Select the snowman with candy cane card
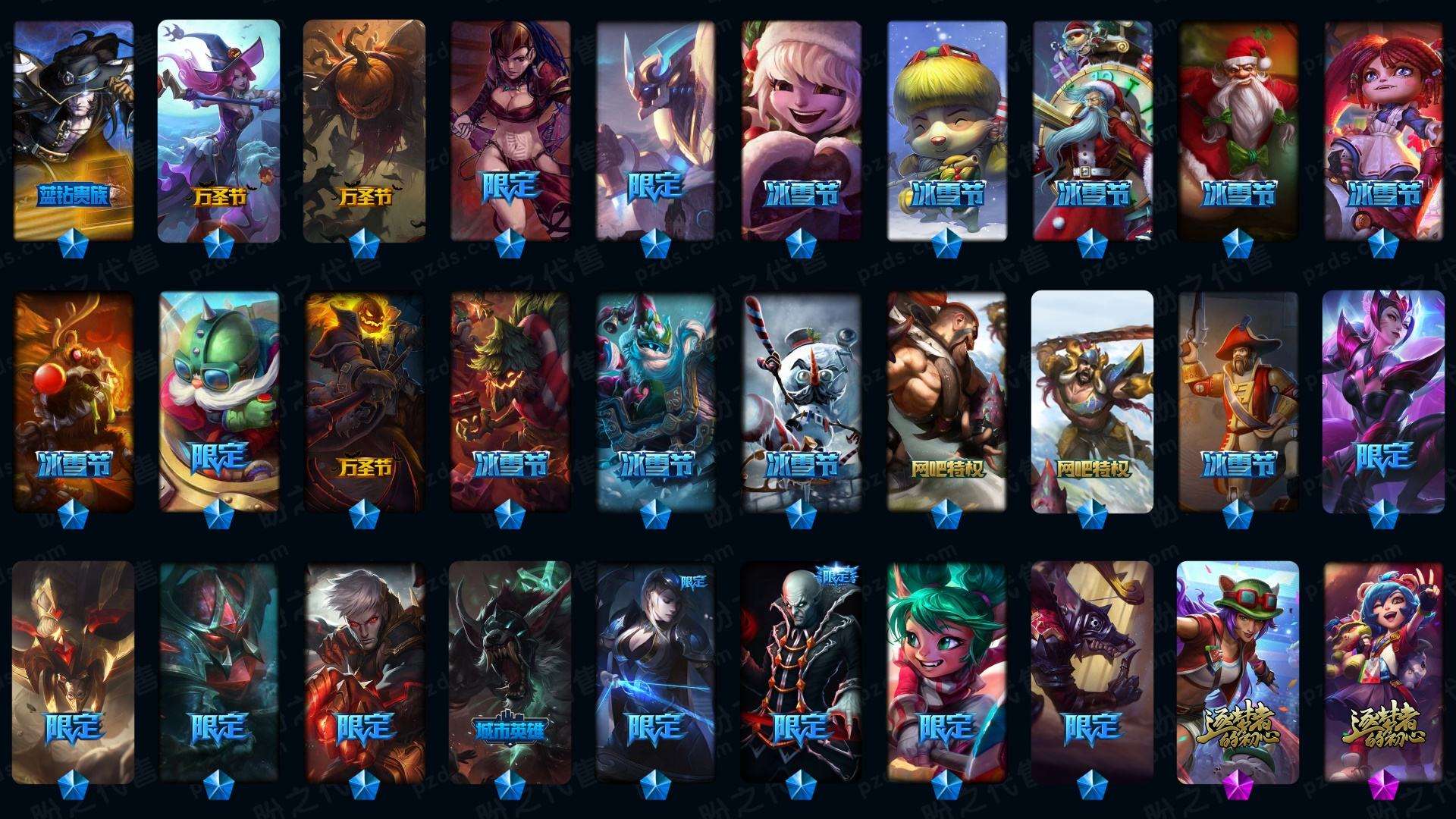The width and height of the screenshot is (1456, 819). point(801,402)
